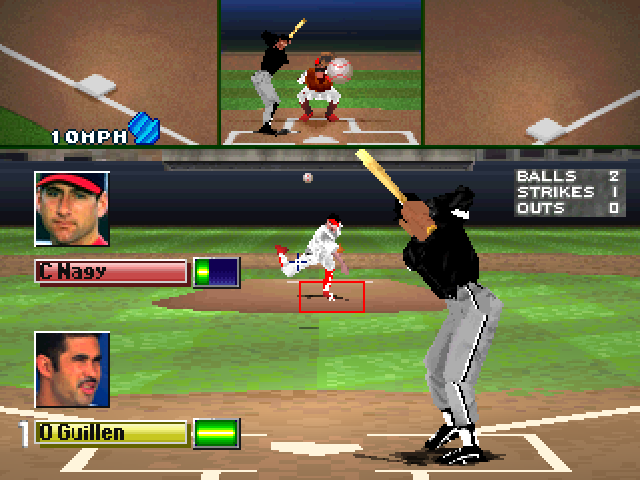This screenshot has height=480, width=640.
Task: Click the blue wind direction icon
Action: (145, 129)
